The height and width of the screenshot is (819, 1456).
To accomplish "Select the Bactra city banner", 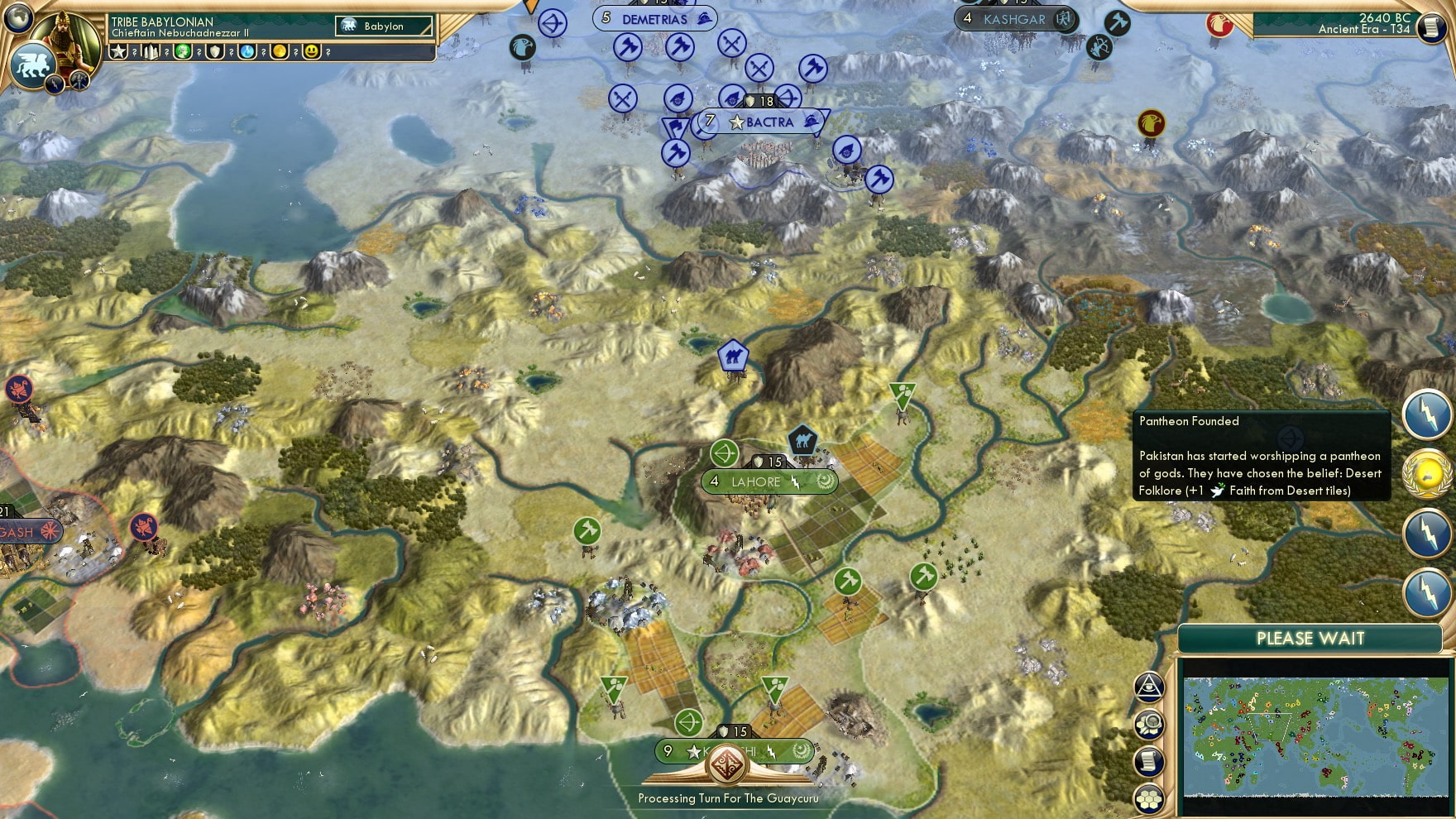I will 769,122.
